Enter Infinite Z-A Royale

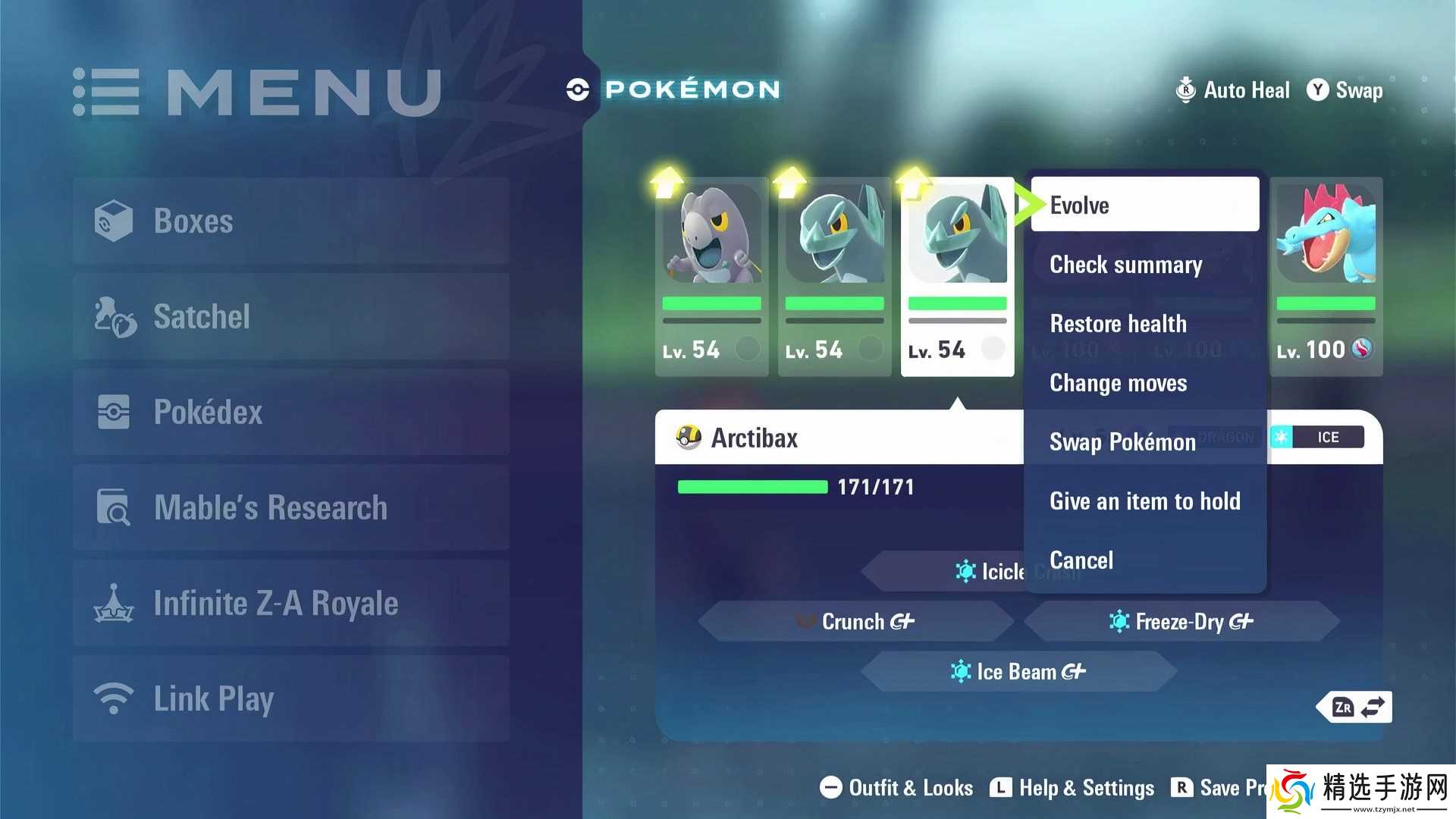point(291,604)
